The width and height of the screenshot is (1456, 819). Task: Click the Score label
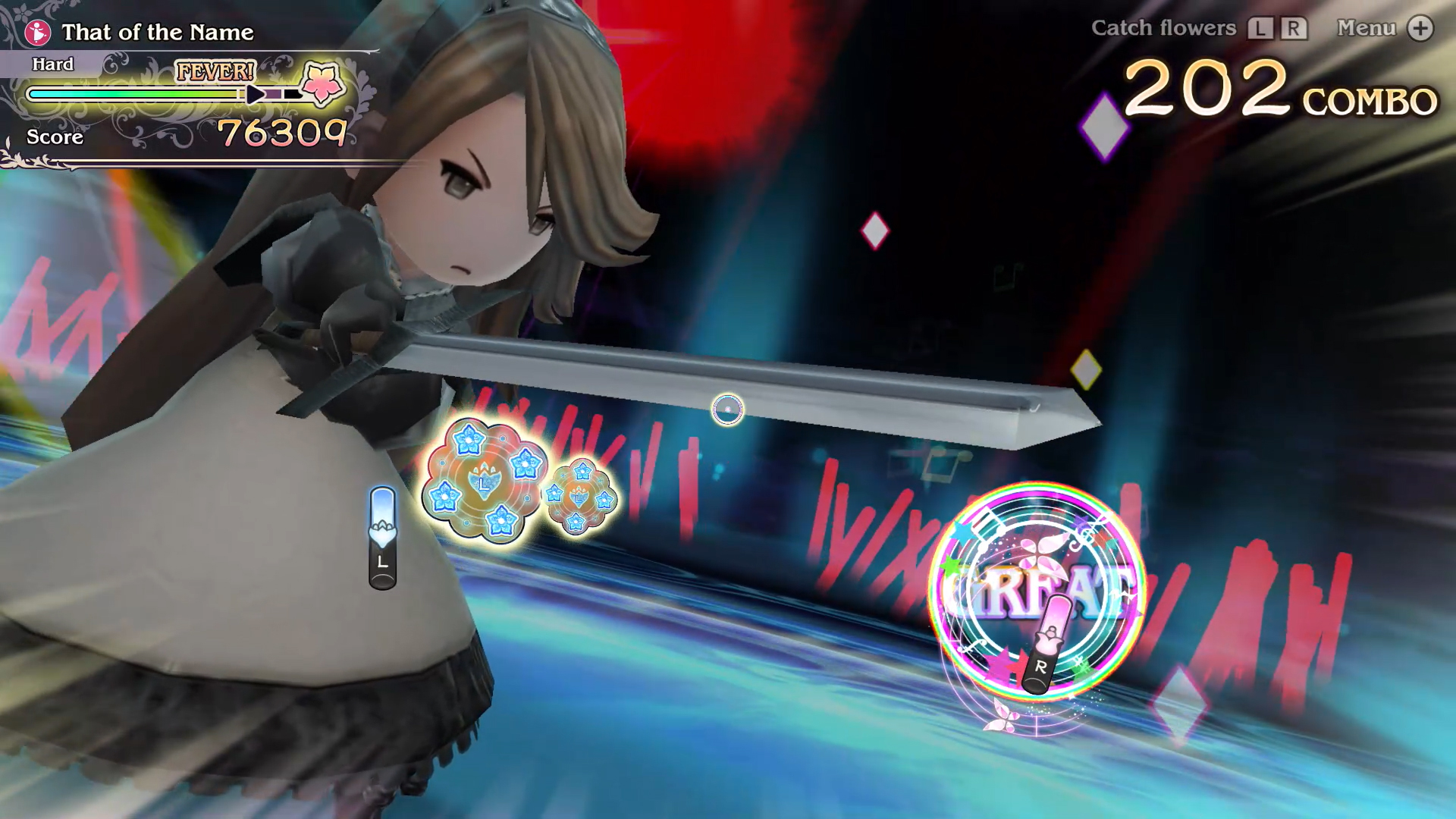pyautogui.click(x=54, y=137)
